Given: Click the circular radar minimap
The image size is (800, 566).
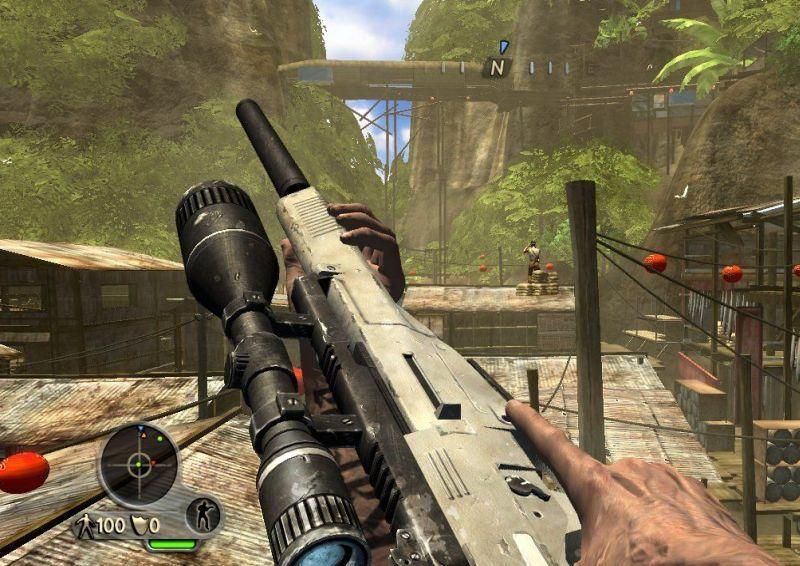Looking at the screenshot, I should pyautogui.click(x=139, y=464).
